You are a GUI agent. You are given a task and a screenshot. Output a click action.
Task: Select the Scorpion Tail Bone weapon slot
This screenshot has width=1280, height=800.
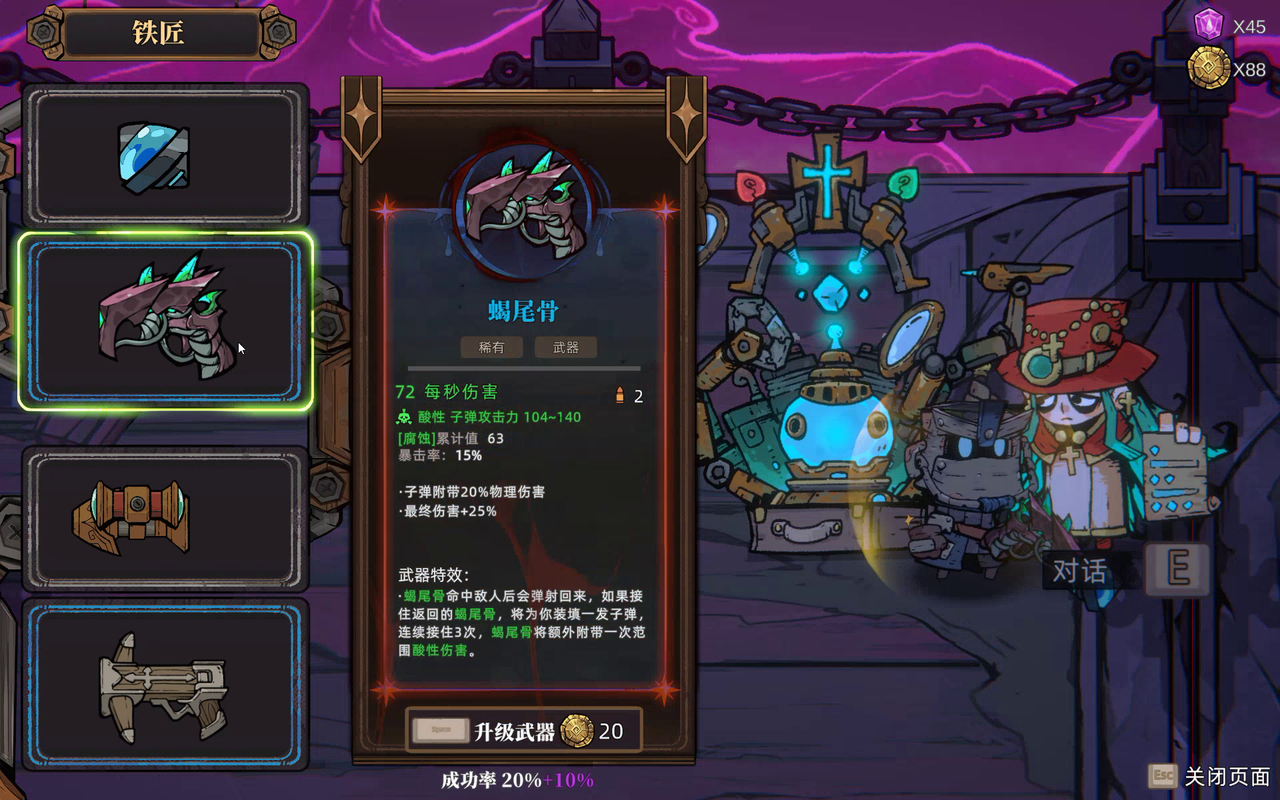pos(165,321)
